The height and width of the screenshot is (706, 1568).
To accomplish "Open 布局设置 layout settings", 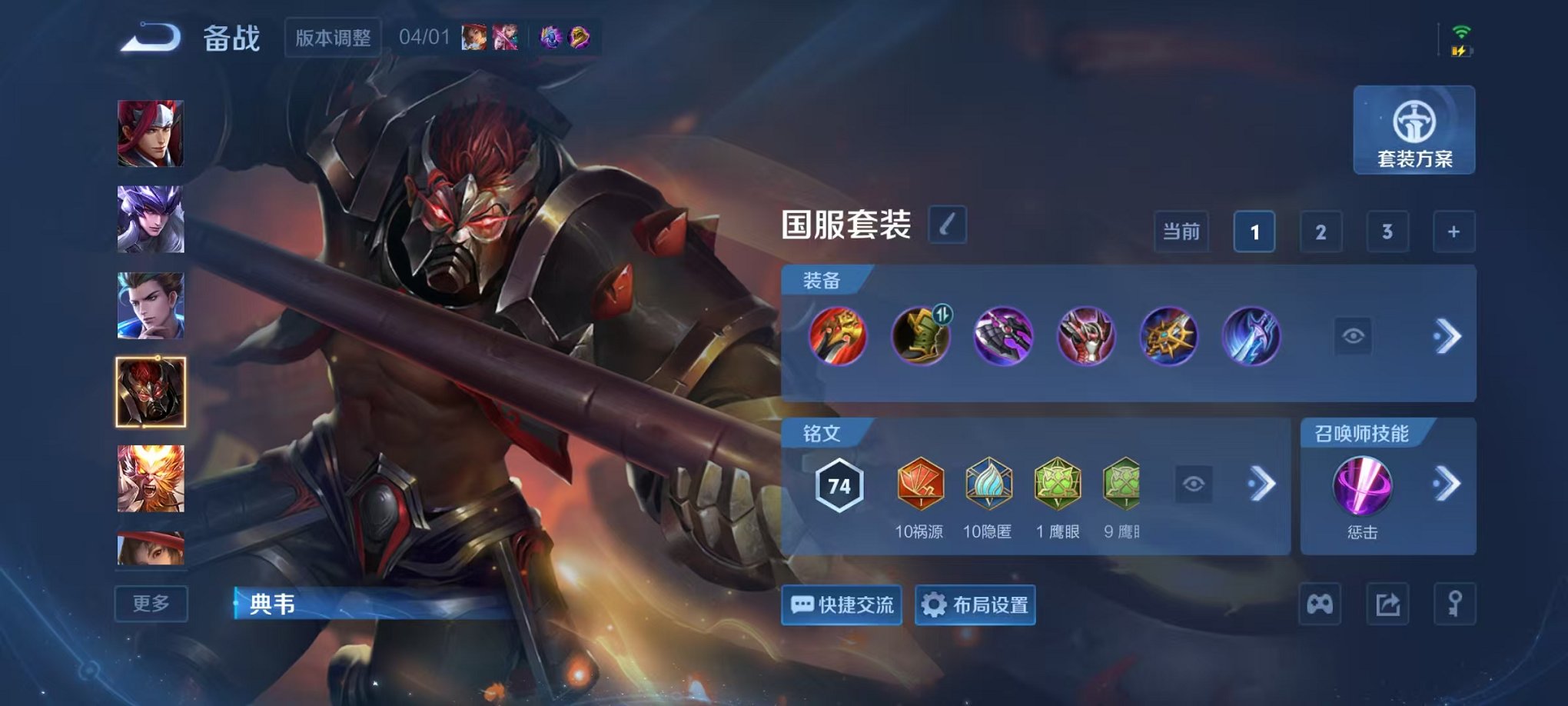I will point(974,606).
